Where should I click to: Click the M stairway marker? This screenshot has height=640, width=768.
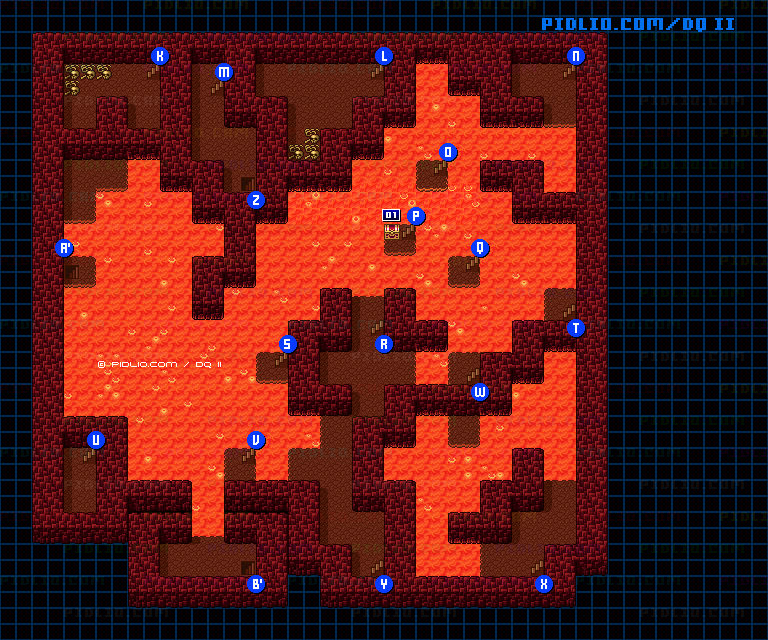224,72
